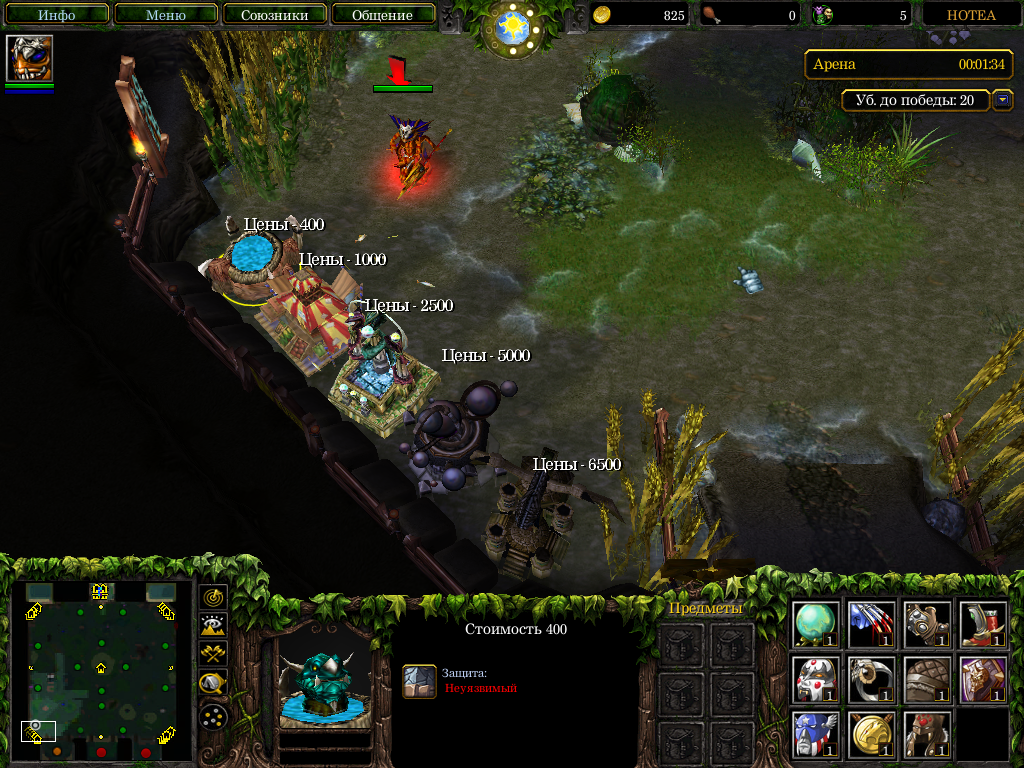Toggle ally color mode crossed-axes button
1024x768 pixels.
coord(213,654)
